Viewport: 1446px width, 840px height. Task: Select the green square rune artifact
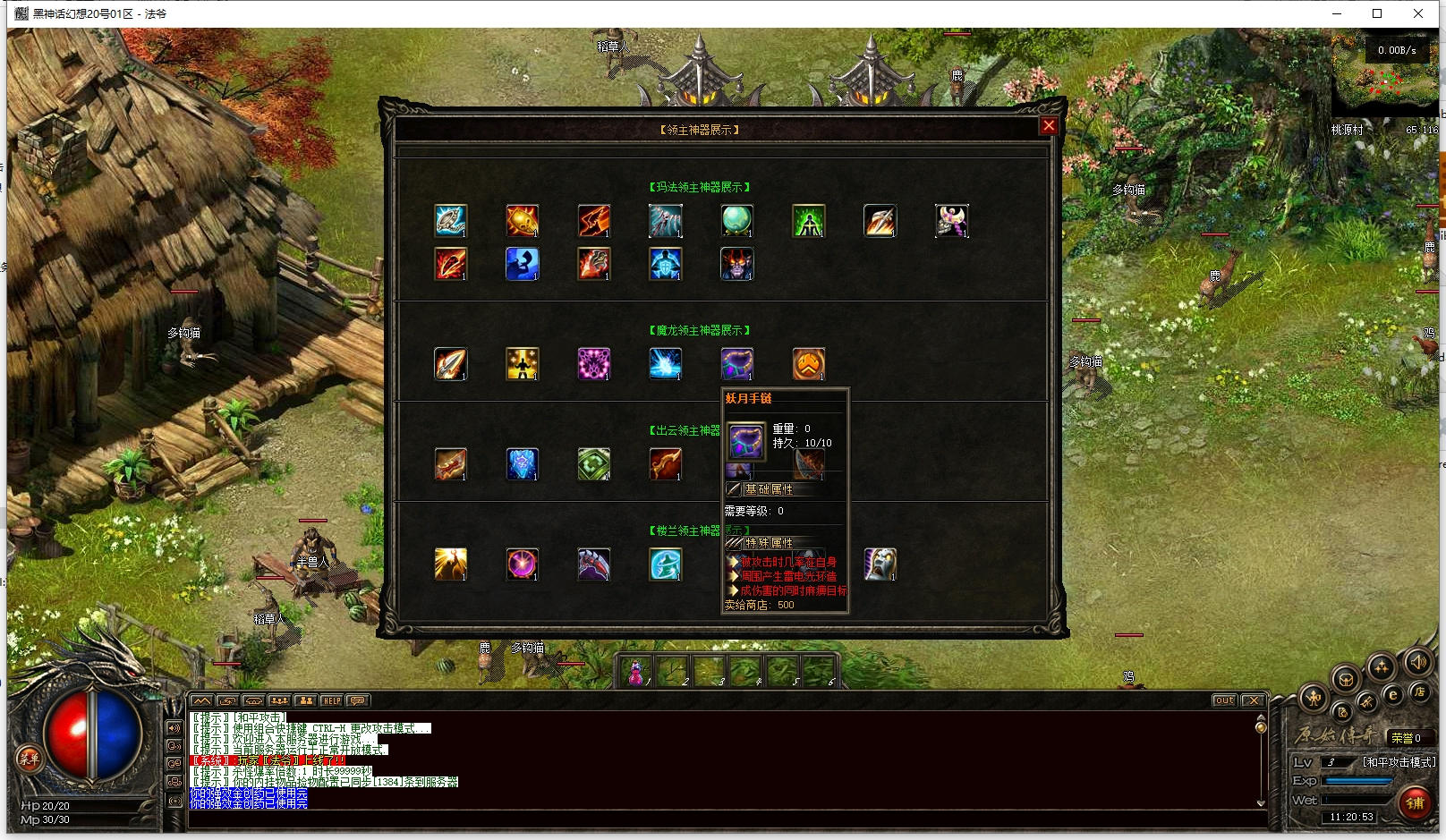tap(593, 463)
